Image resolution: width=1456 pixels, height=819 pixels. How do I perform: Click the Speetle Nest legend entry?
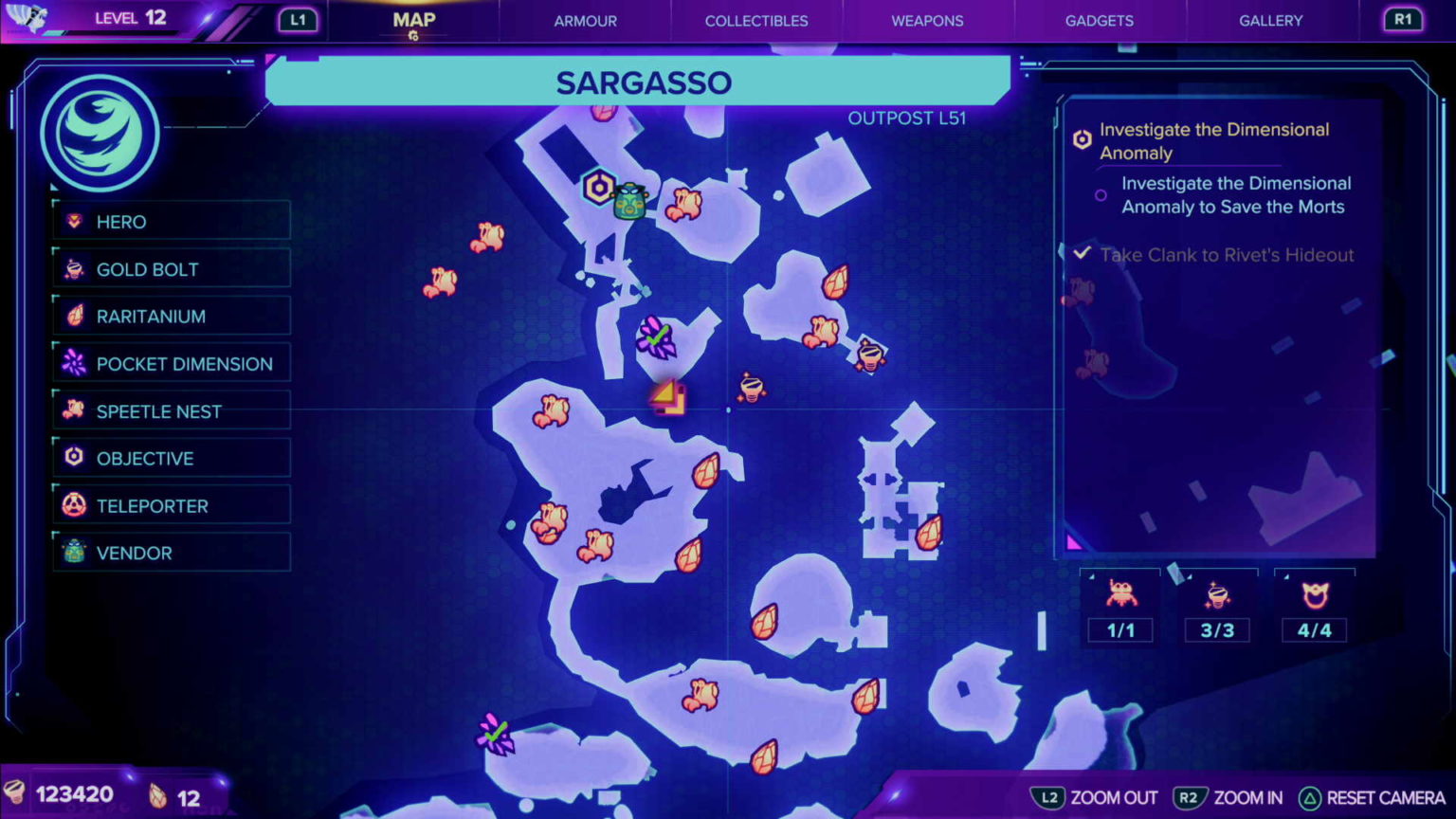pyautogui.click(x=172, y=411)
